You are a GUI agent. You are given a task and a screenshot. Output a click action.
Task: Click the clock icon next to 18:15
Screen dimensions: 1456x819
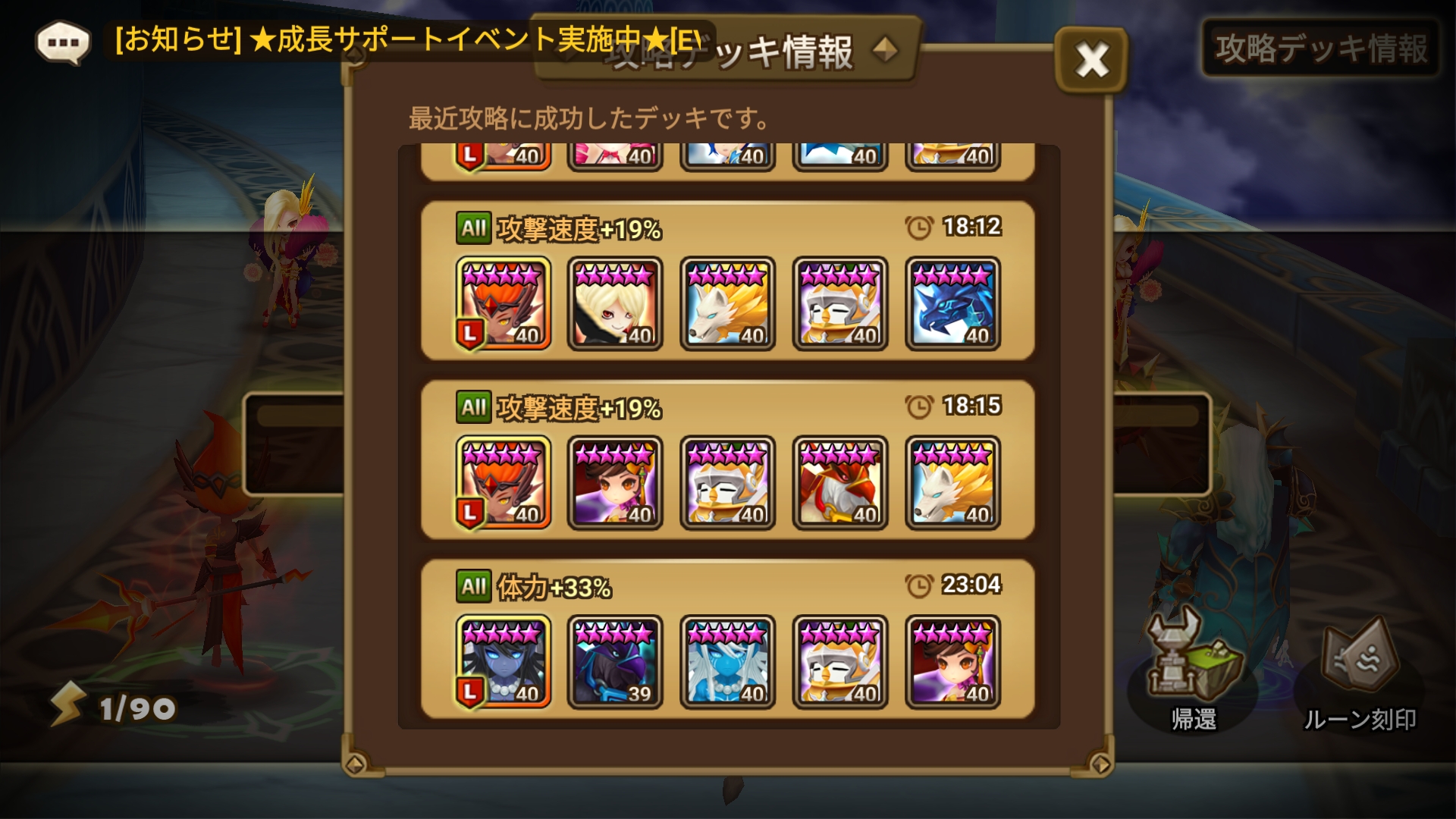point(919,406)
